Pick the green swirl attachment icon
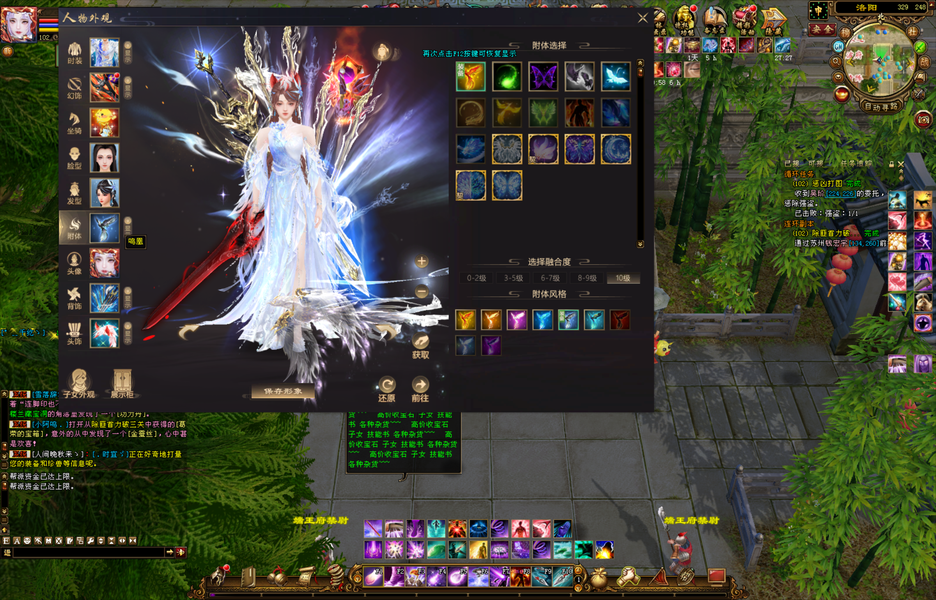This screenshot has width=936, height=600. (x=507, y=77)
